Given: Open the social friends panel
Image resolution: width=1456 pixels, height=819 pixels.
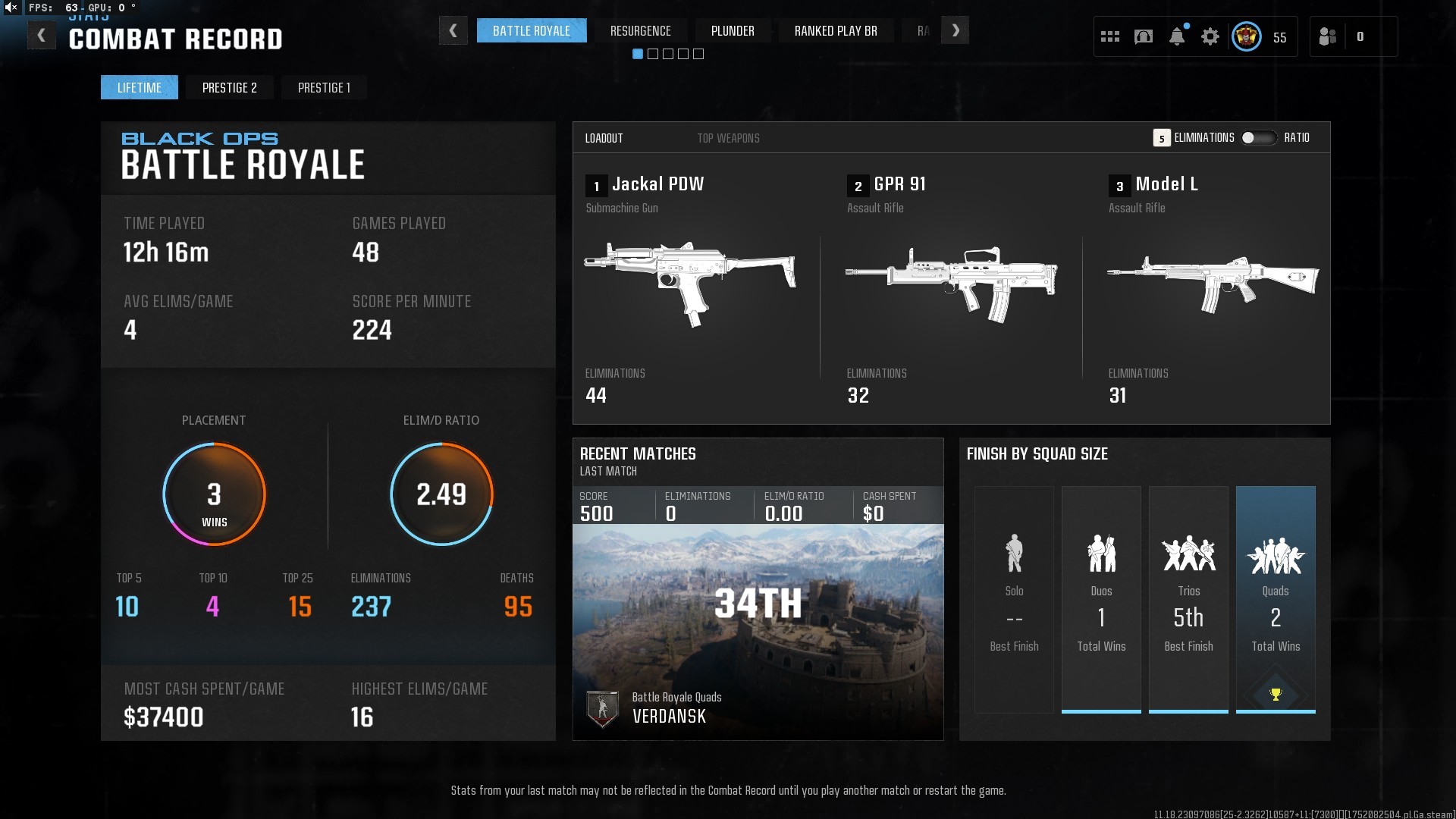Looking at the screenshot, I should [x=1328, y=36].
